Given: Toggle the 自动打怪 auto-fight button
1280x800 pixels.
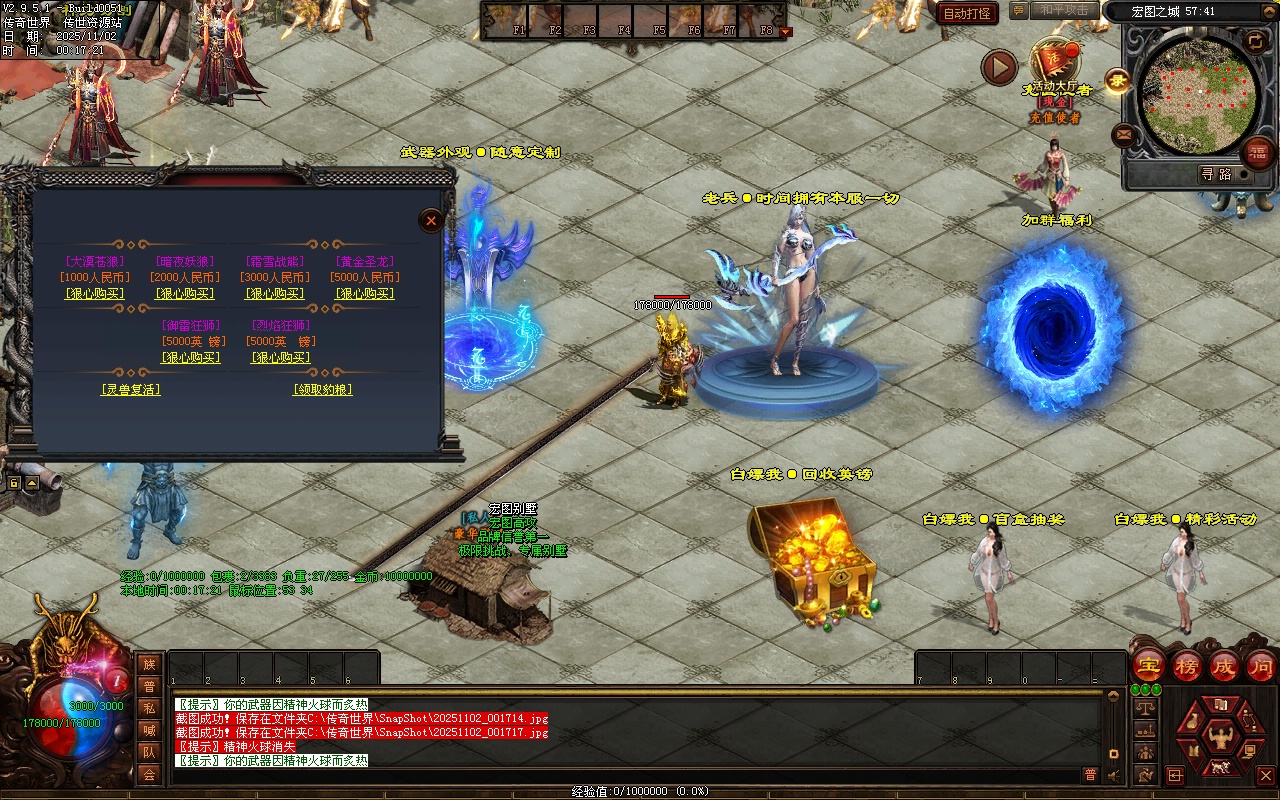Looking at the screenshot, I should coord(968,14).
